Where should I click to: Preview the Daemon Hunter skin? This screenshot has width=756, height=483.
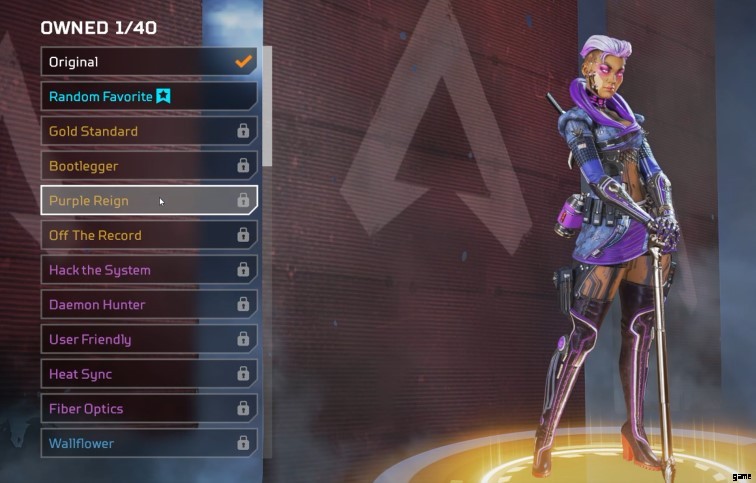coord(148,305)
